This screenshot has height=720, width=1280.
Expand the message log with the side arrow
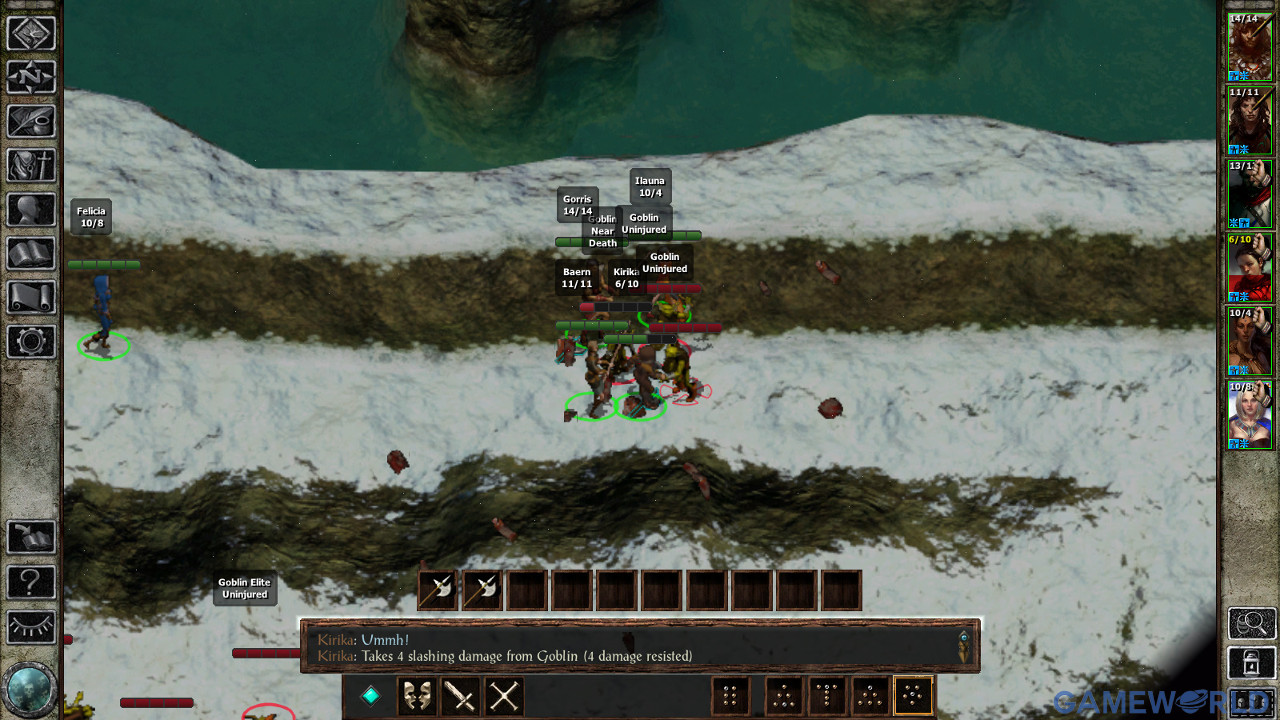coord(964,648)
